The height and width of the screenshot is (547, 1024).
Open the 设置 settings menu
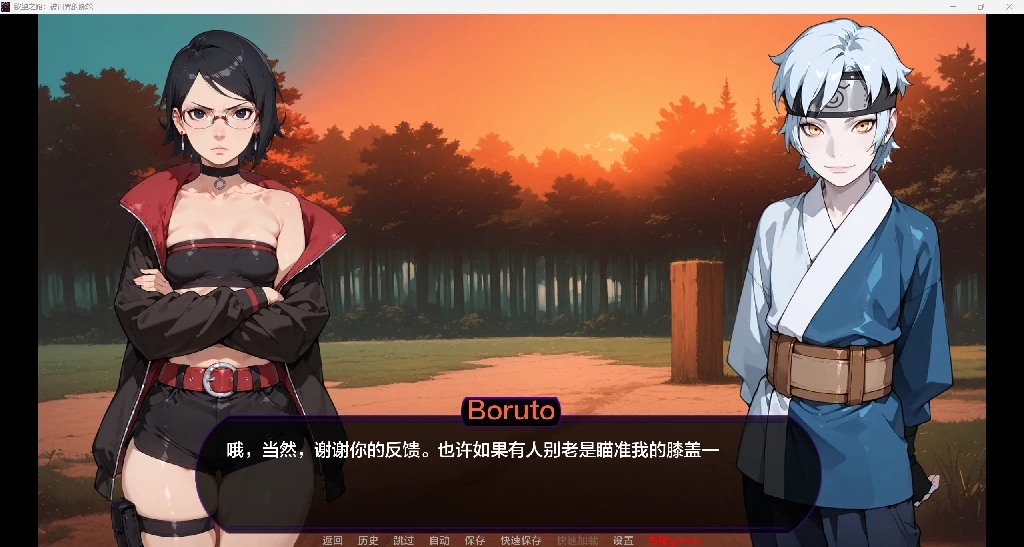623,541
